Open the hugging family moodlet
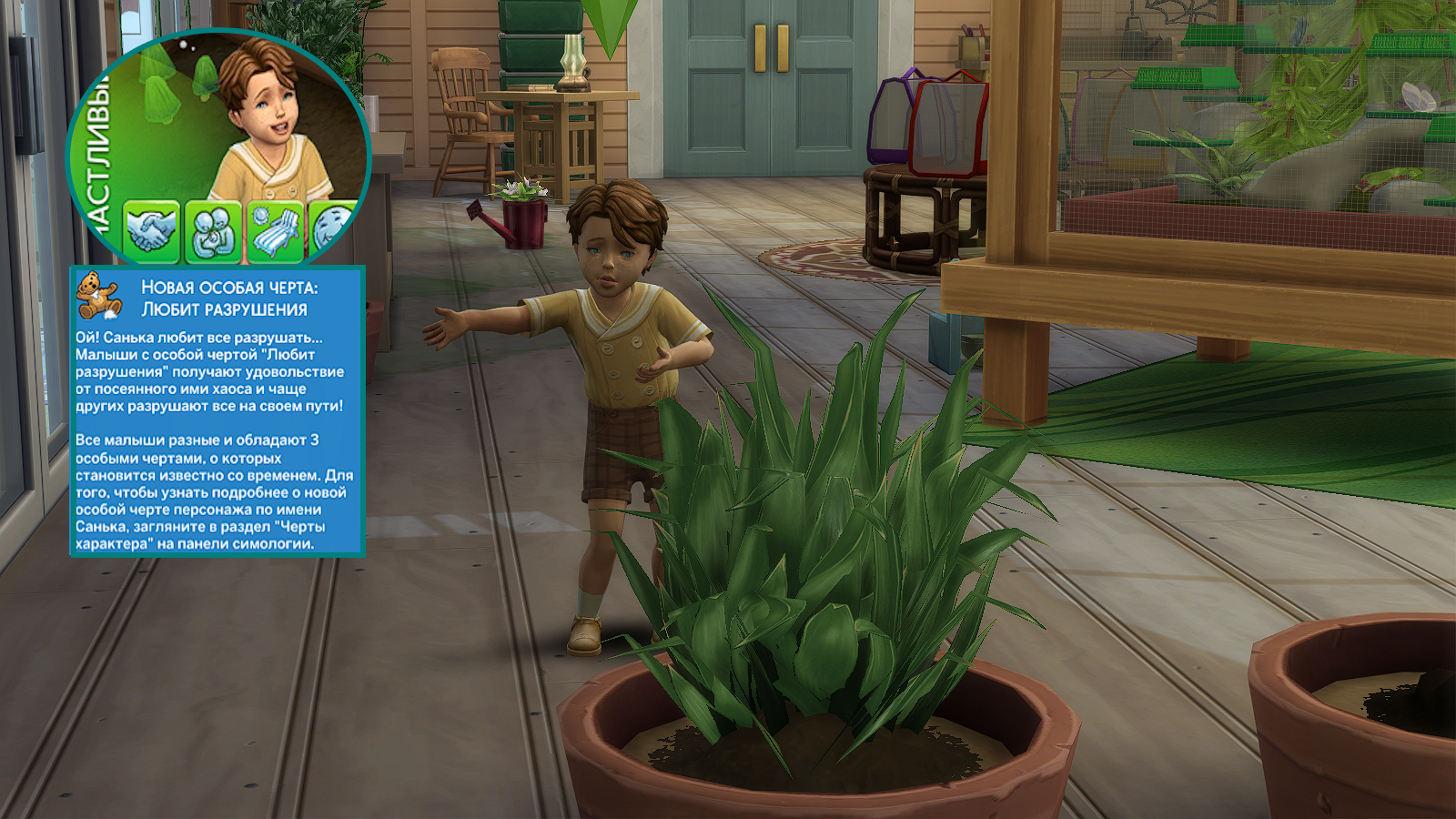 point(214,230)
